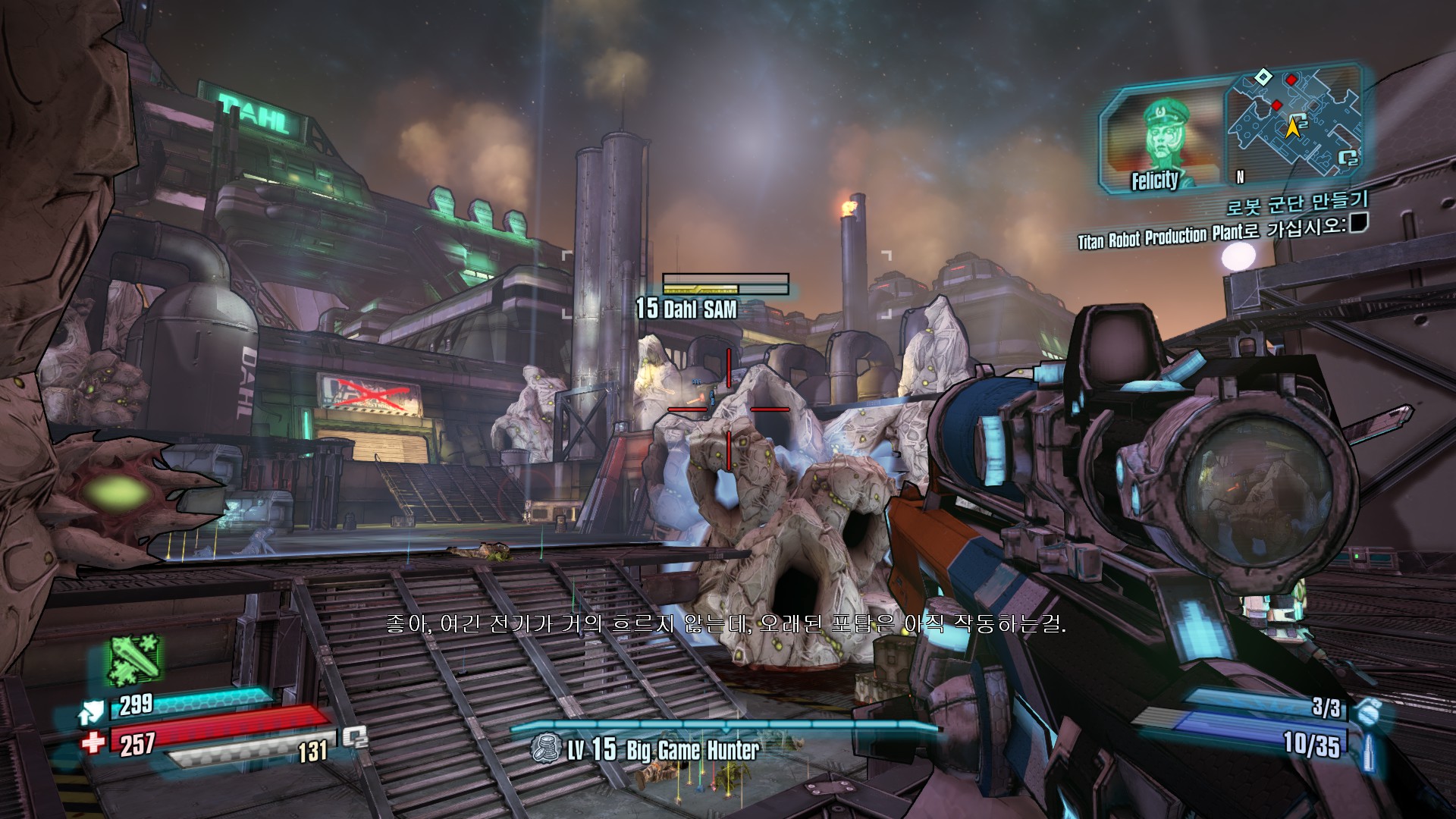Image resolution: width=1456 pixels, height=819 pixels.
Task: Select the white diamond waypoint on minimap
Action: click(x=1263, y=77)
